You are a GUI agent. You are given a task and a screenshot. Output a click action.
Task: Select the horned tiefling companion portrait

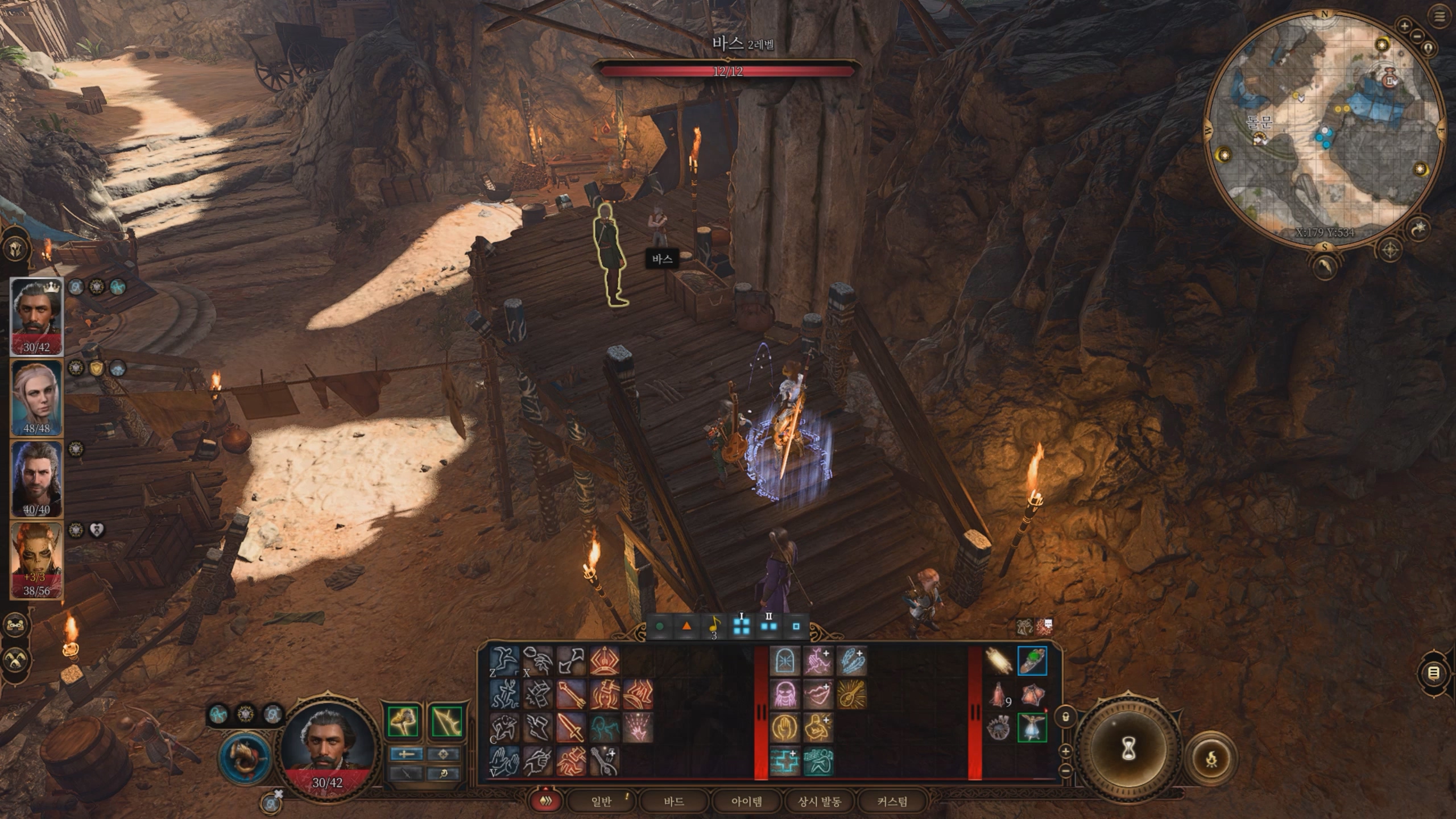(36, 560)
